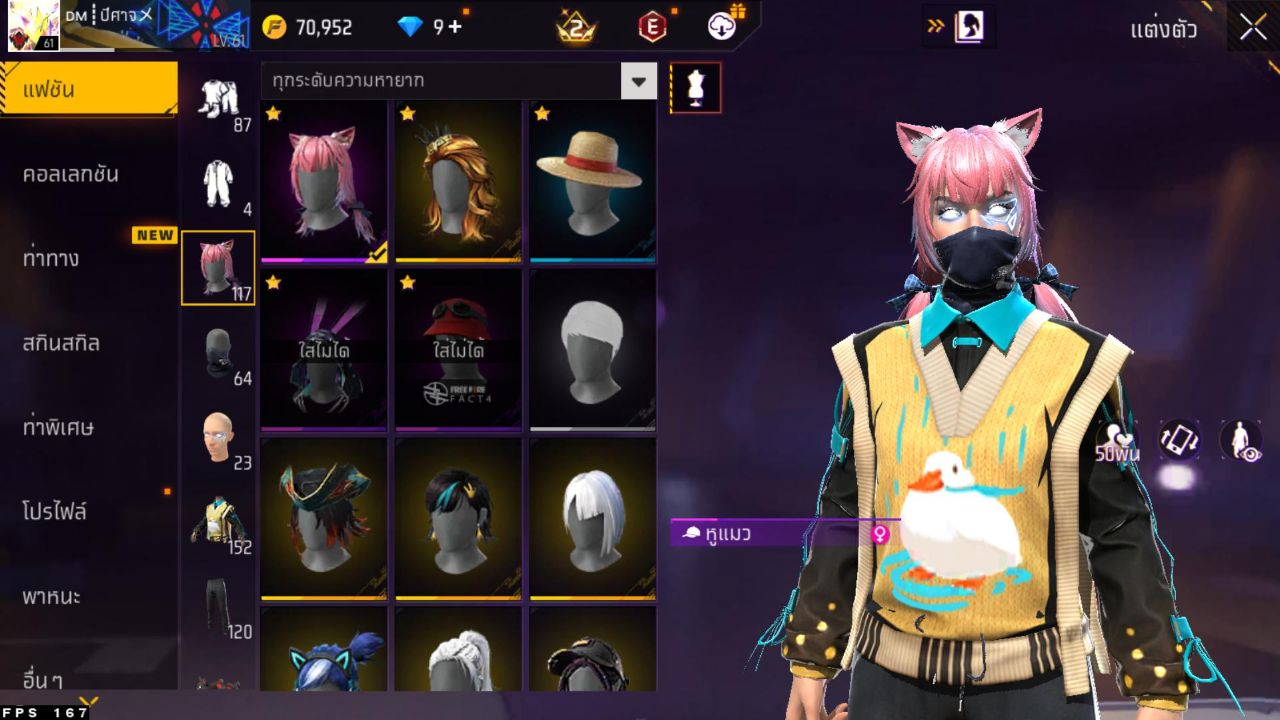Open the mannequin outfit preview icon

(x=694, y=87)
